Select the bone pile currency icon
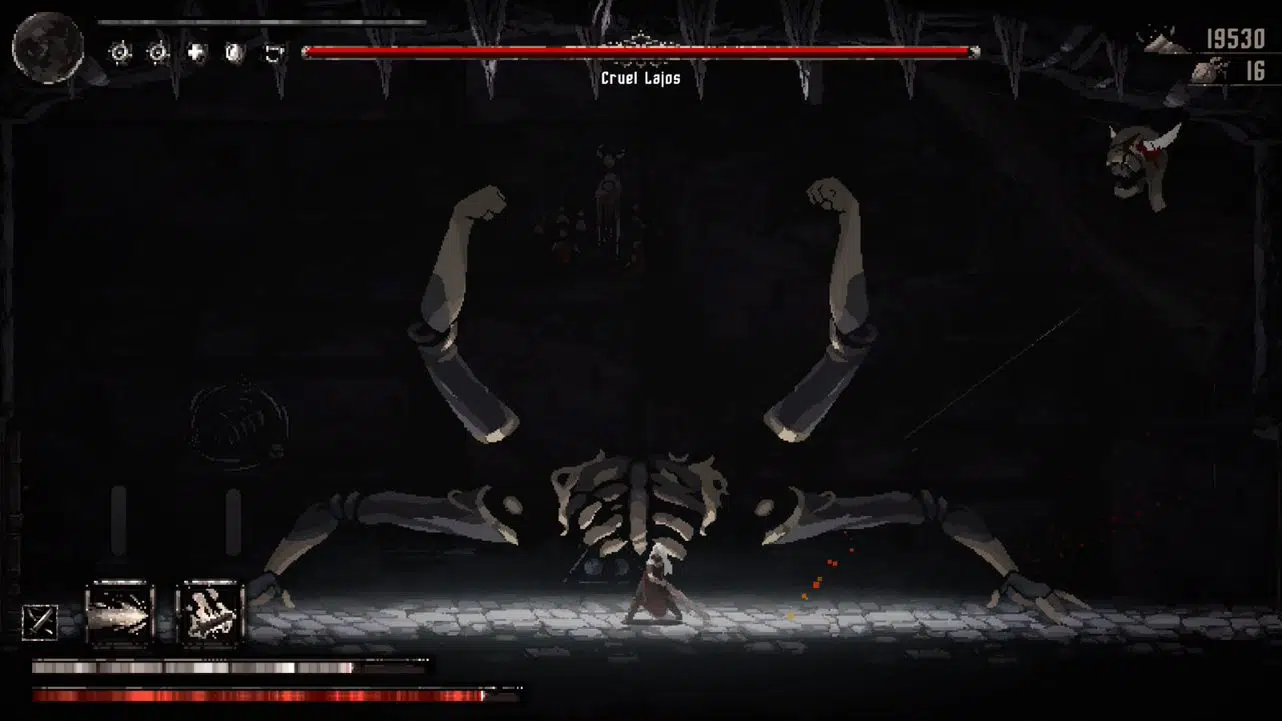The image size is (1282, 721). (1164, 43)
